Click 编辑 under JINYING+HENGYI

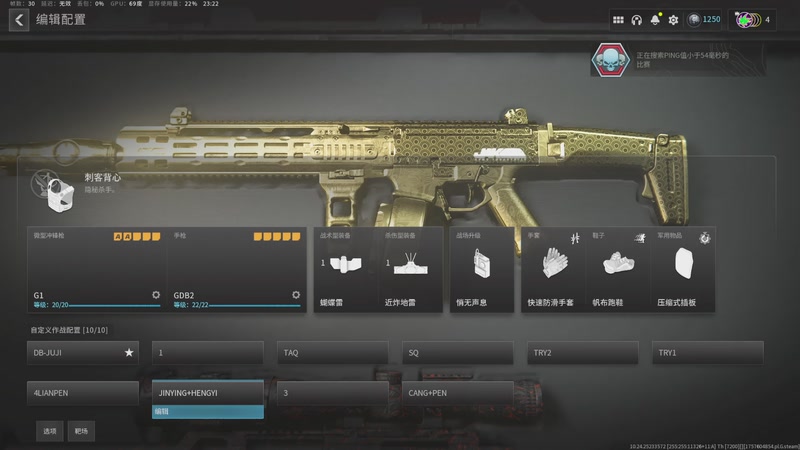(x=208, y=411)
